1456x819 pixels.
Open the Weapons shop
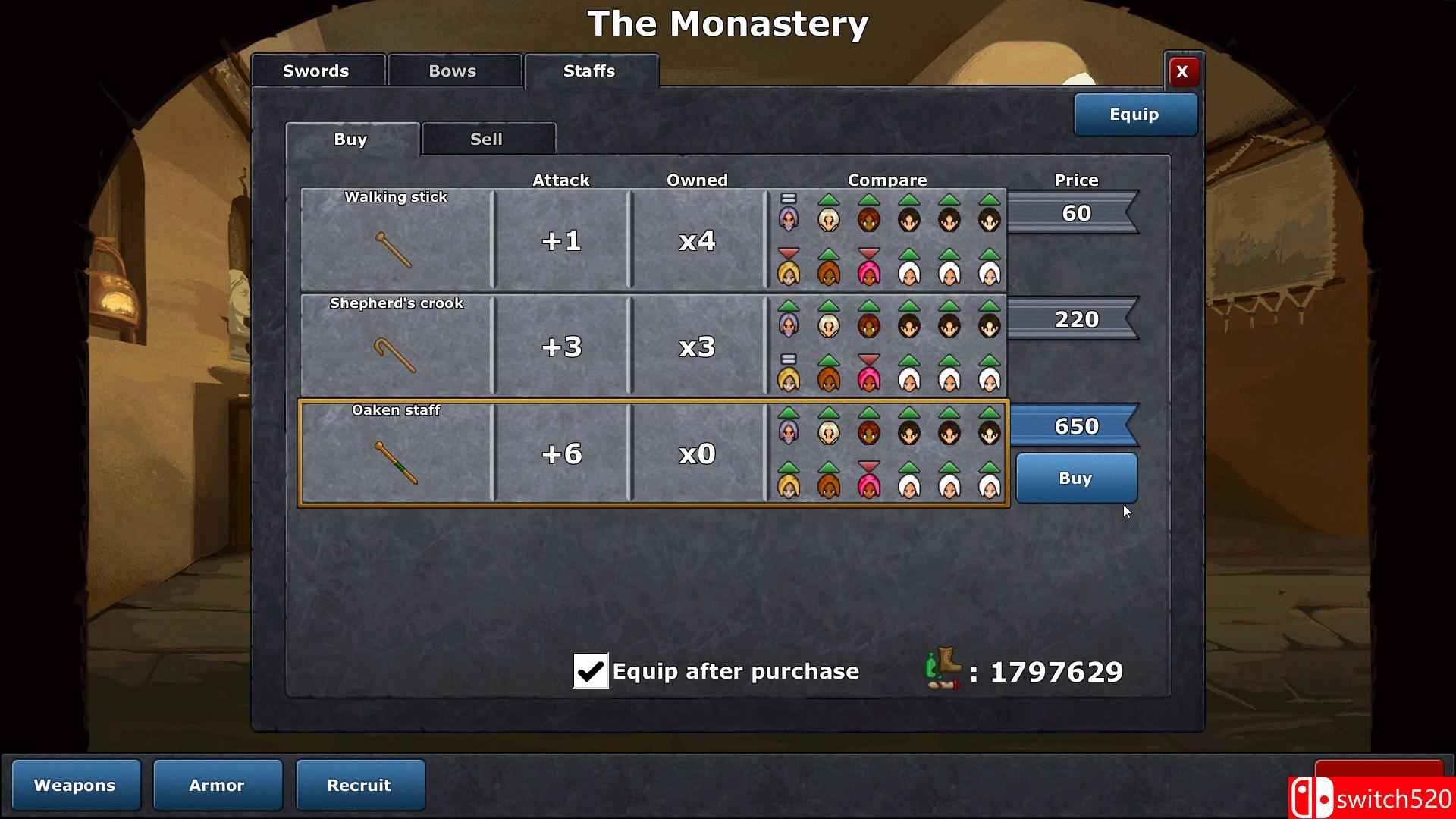click(x=75, y=785)
